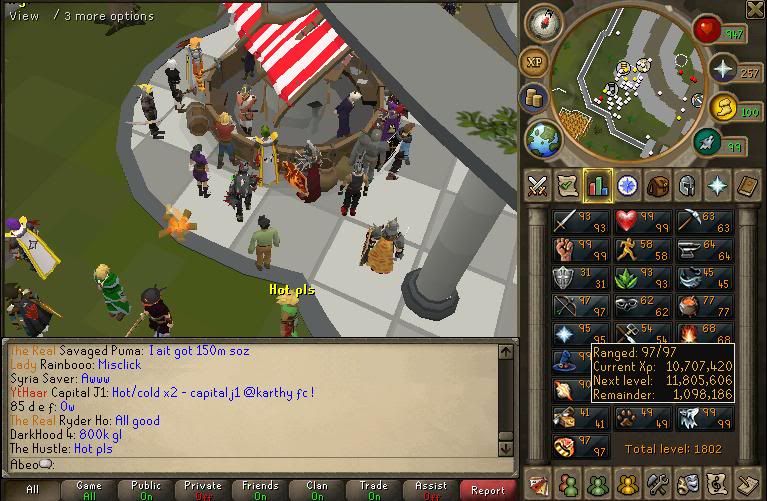The width and height of the screenshot is (767, 501).
Task: Toggle the Trade chat filter
Action: point(374,490)
